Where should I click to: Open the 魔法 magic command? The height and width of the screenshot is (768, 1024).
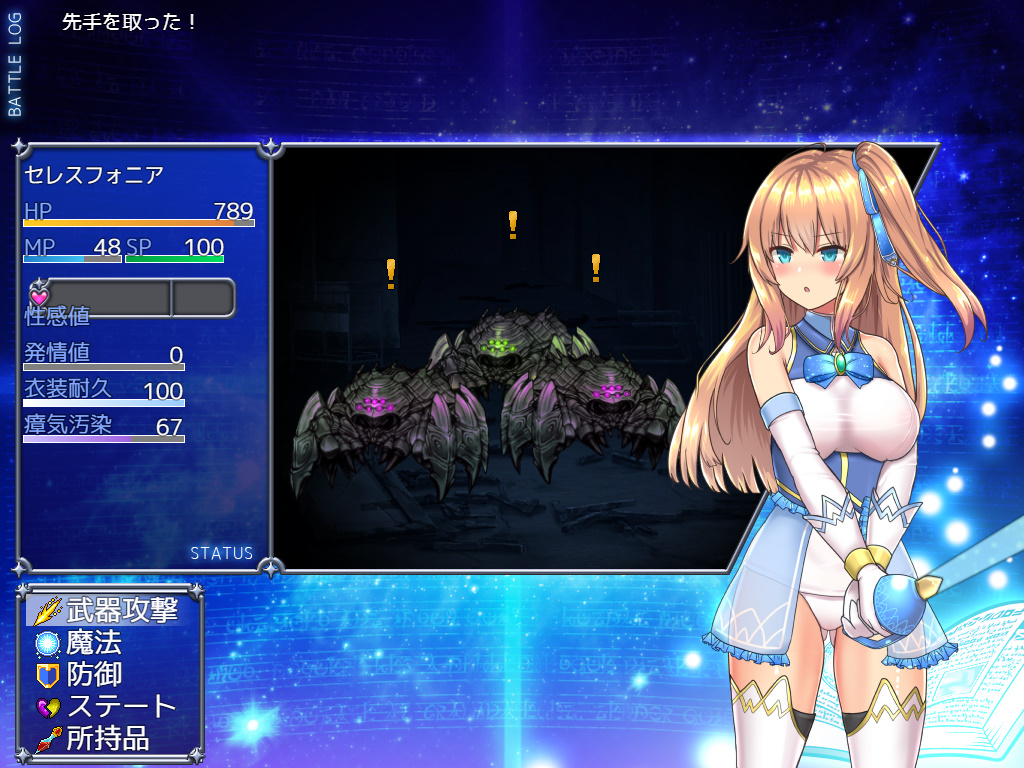(94, 642)
